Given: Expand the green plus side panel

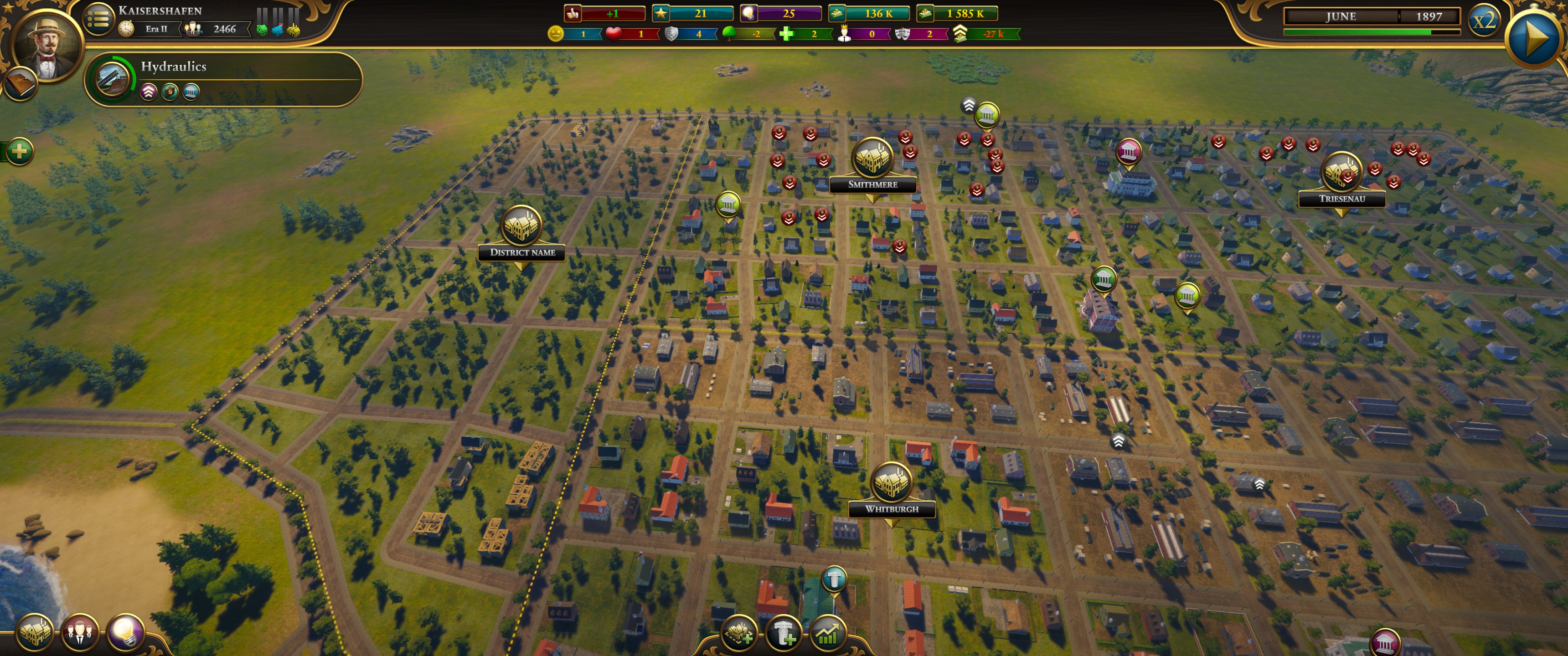Looking at the screenshot, I should pyautogui.click(x=20, y=151).
